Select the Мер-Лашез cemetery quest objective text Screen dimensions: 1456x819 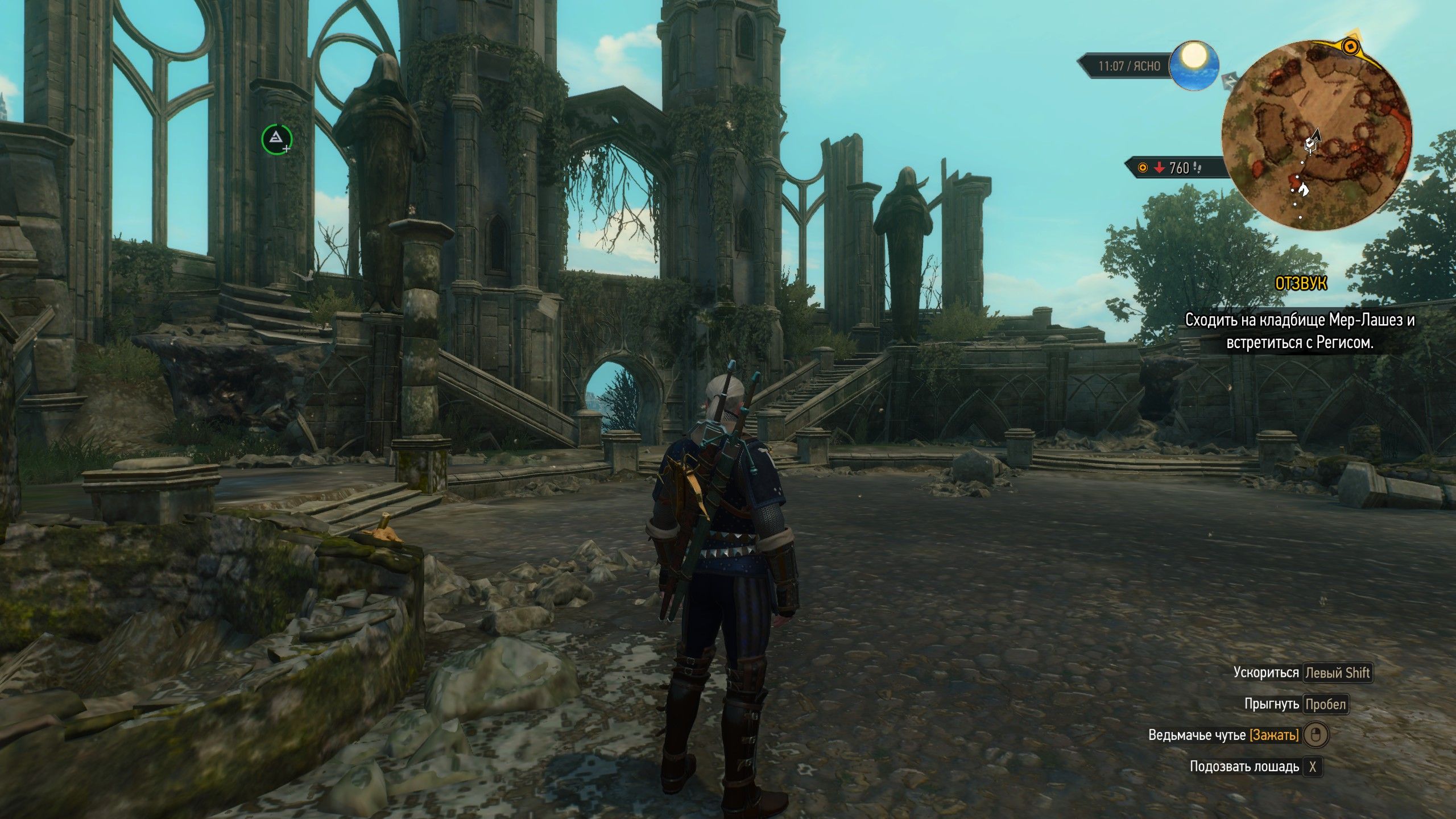pyautogui.click(x=1299, y=331)
